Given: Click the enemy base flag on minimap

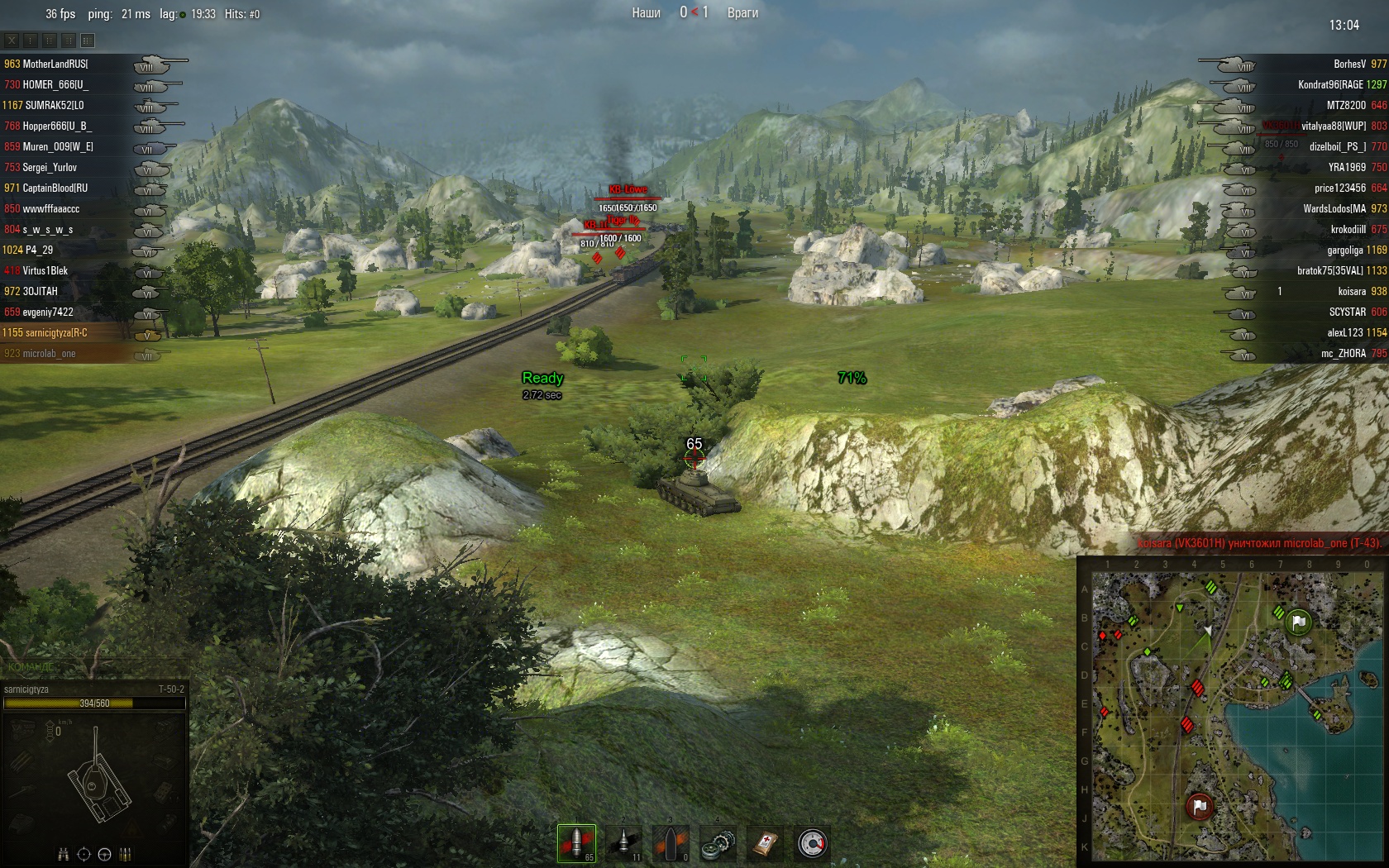Looking at the screenshot, I should tap(1200, 806).
